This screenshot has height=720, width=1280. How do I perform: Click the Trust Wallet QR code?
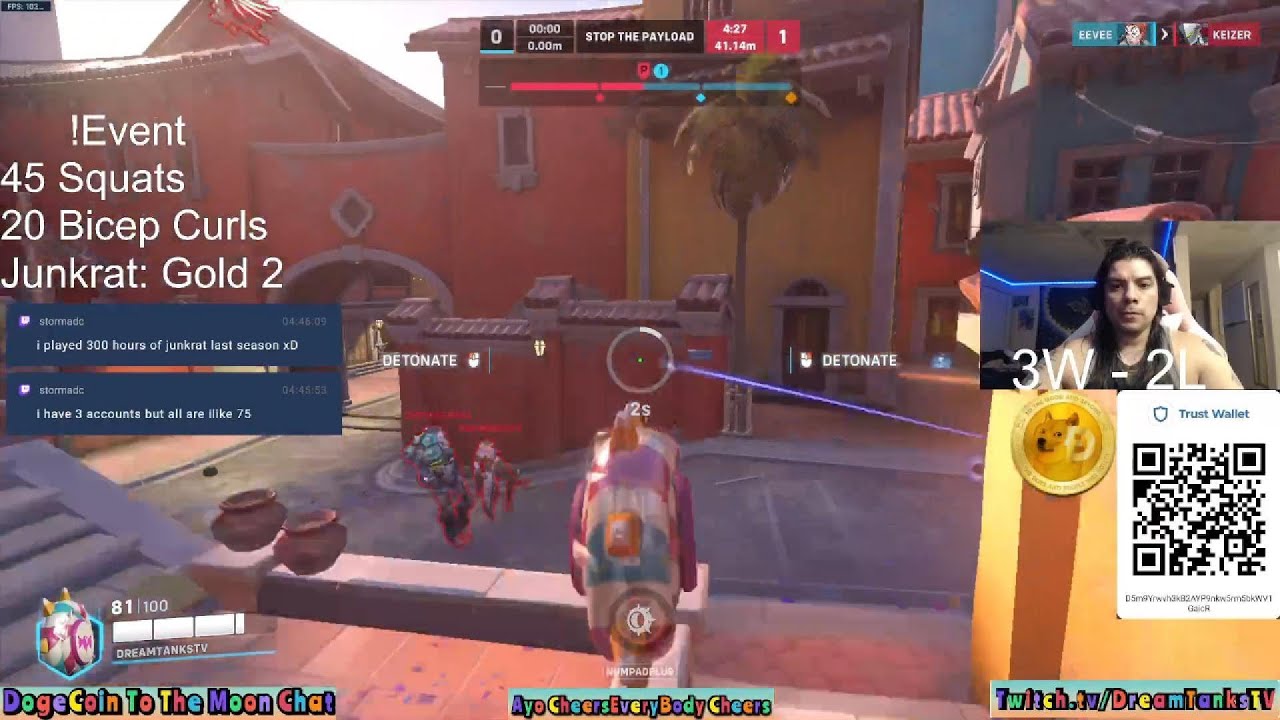coord(1198,510)
